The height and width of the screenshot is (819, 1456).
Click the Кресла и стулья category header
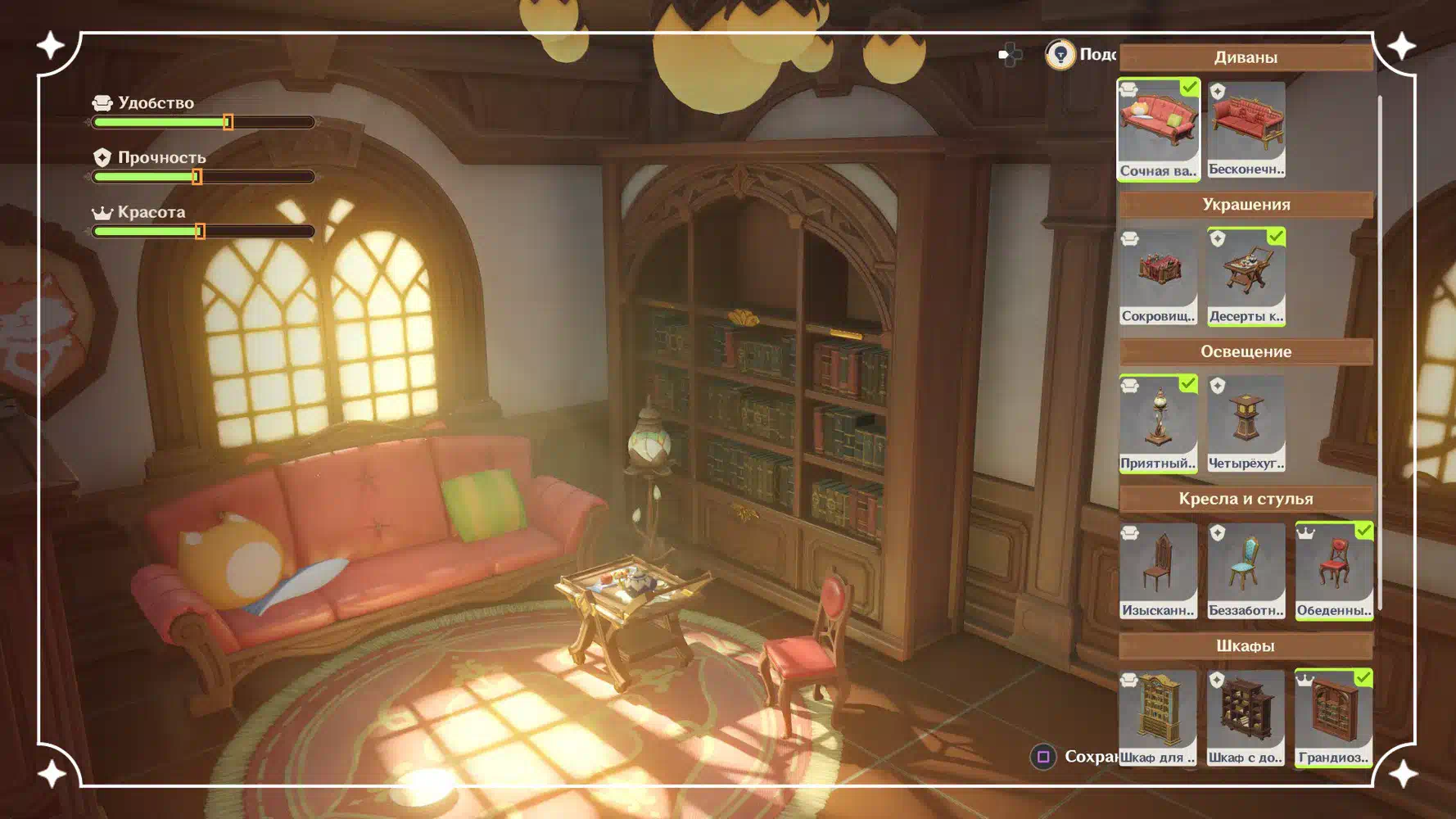(1246, 499)
